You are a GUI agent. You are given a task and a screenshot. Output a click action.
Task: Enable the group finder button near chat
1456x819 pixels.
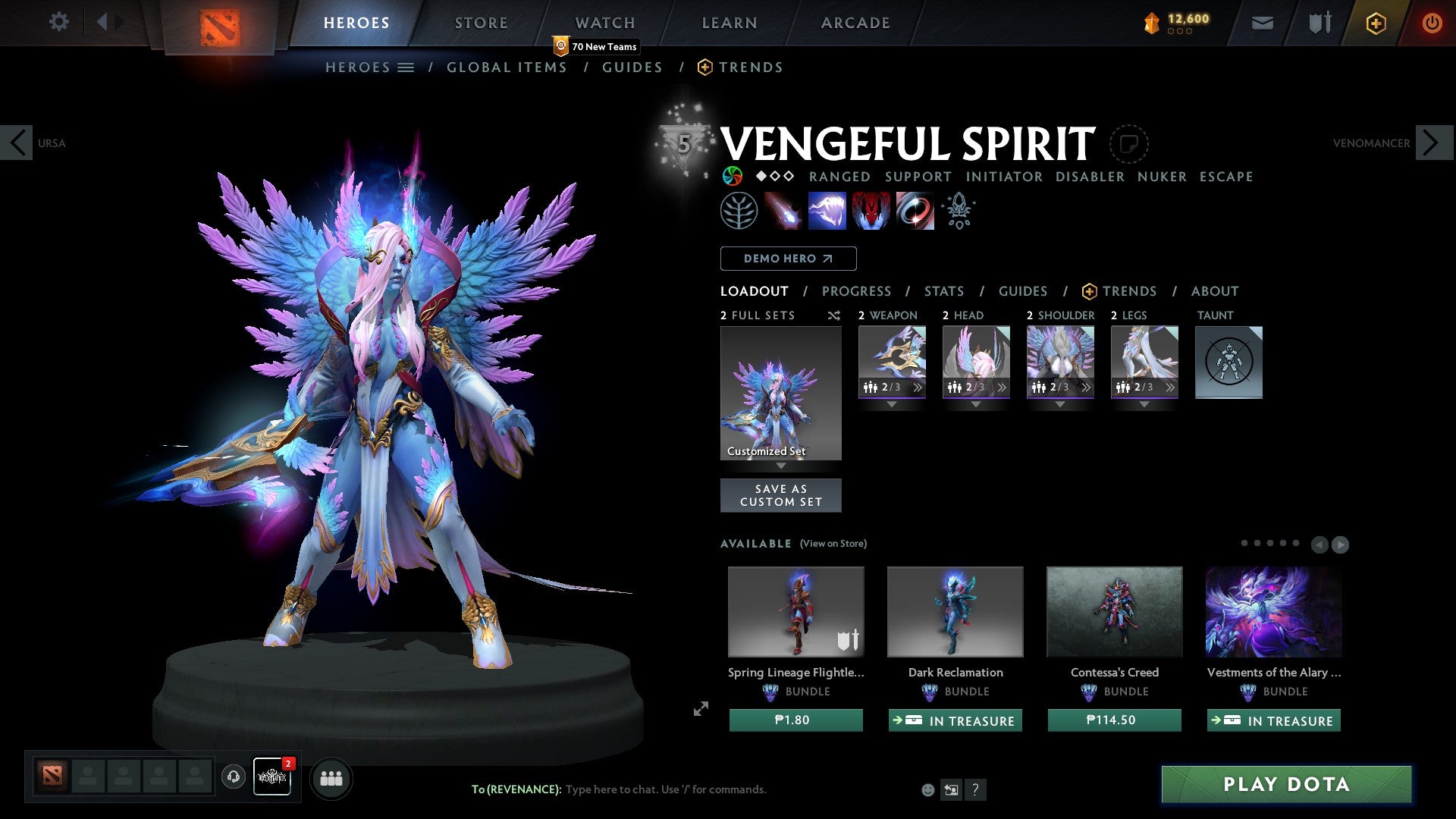point(331,778)
